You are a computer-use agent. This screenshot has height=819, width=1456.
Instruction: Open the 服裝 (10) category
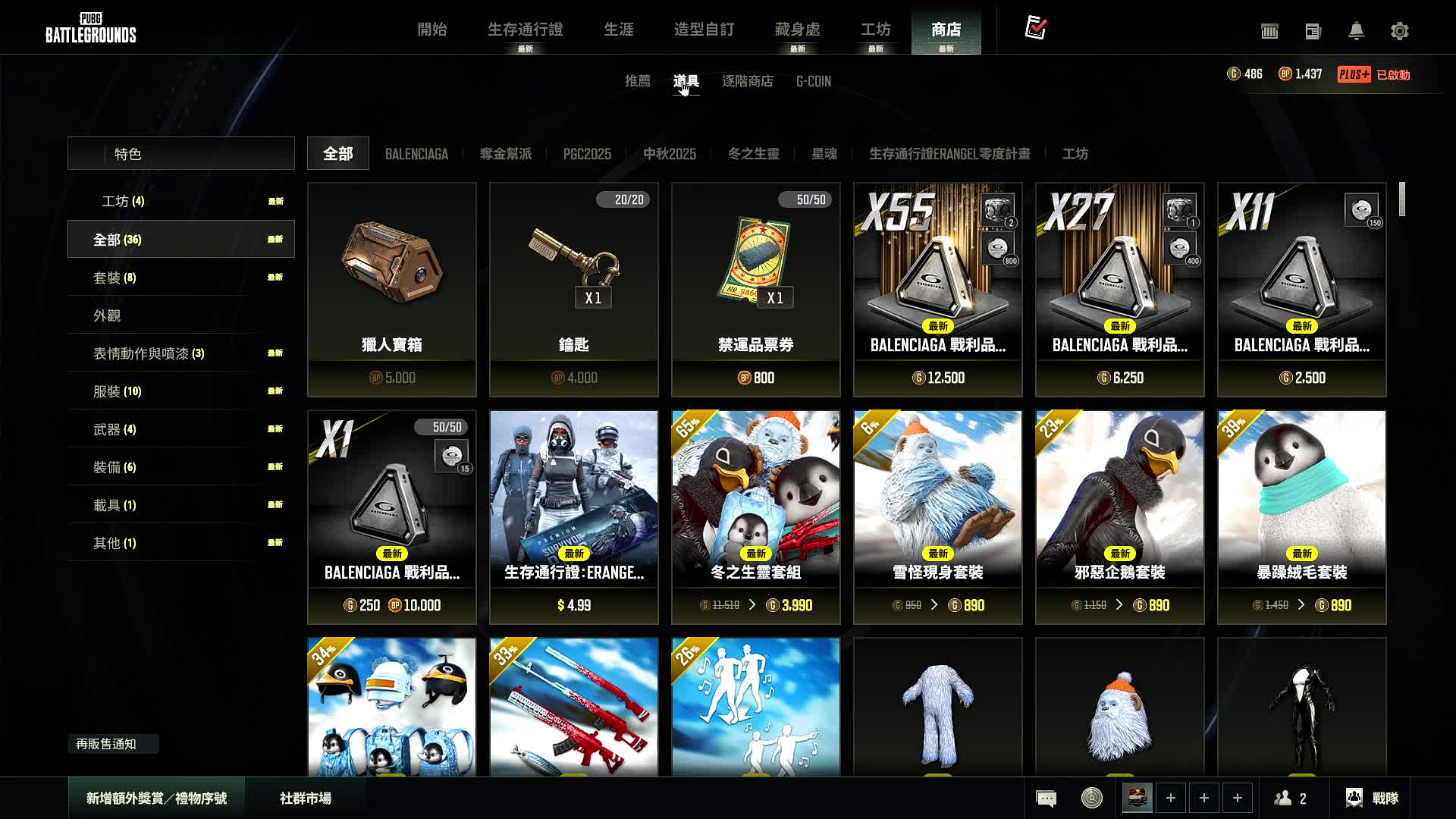117,391
